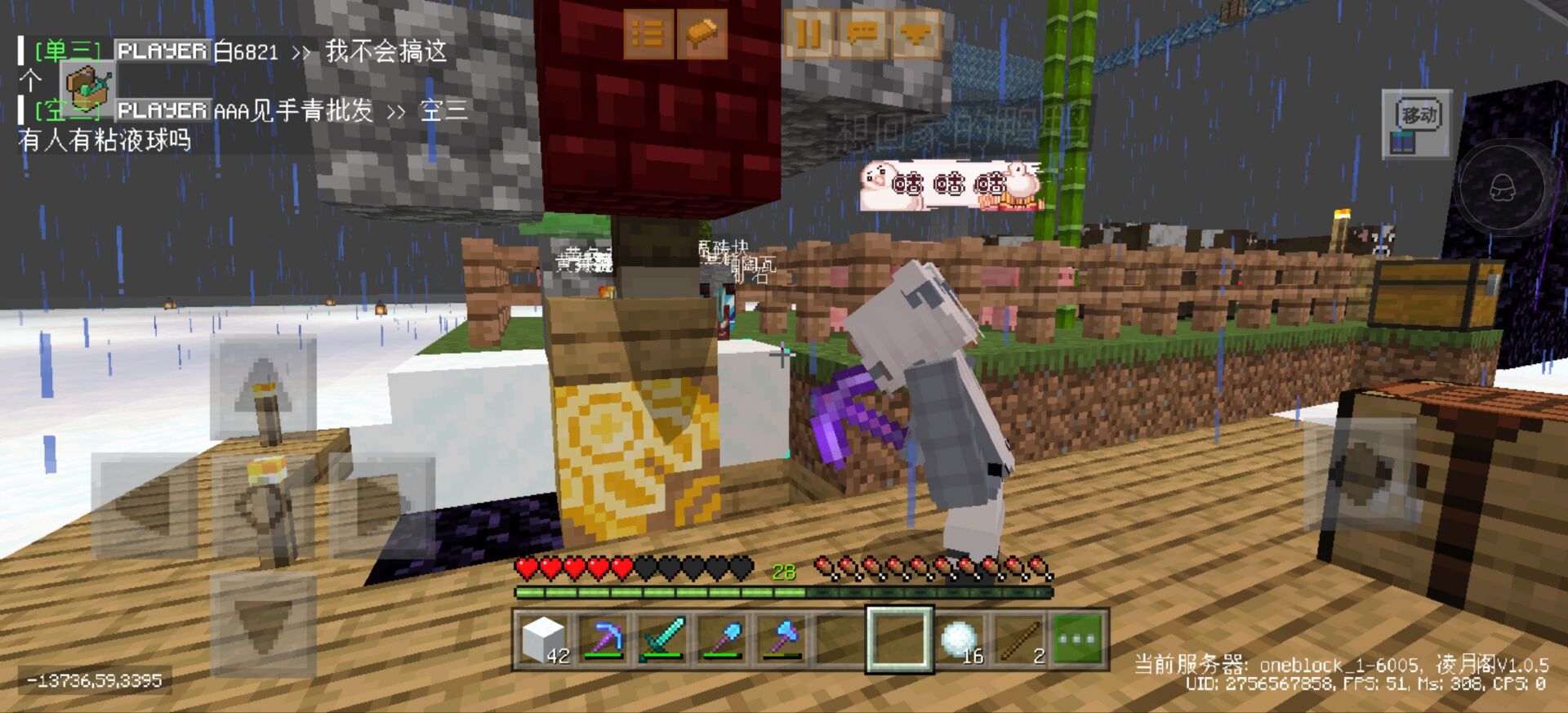Open inventory with the green three-dots button
The image size is (1568, 713).
click(1077, 639)
